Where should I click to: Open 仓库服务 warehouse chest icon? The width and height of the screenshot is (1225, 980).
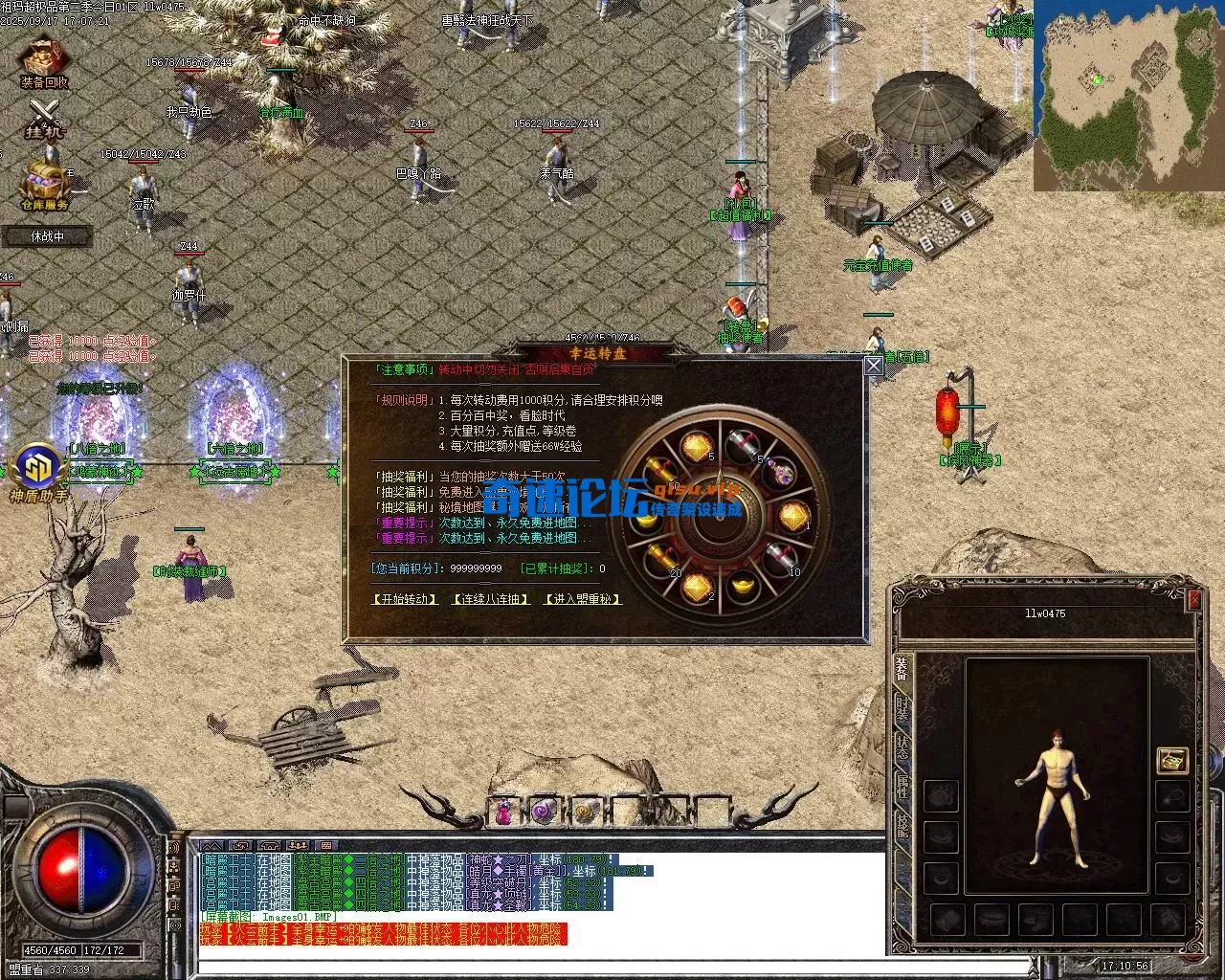(x=44, y=185)
